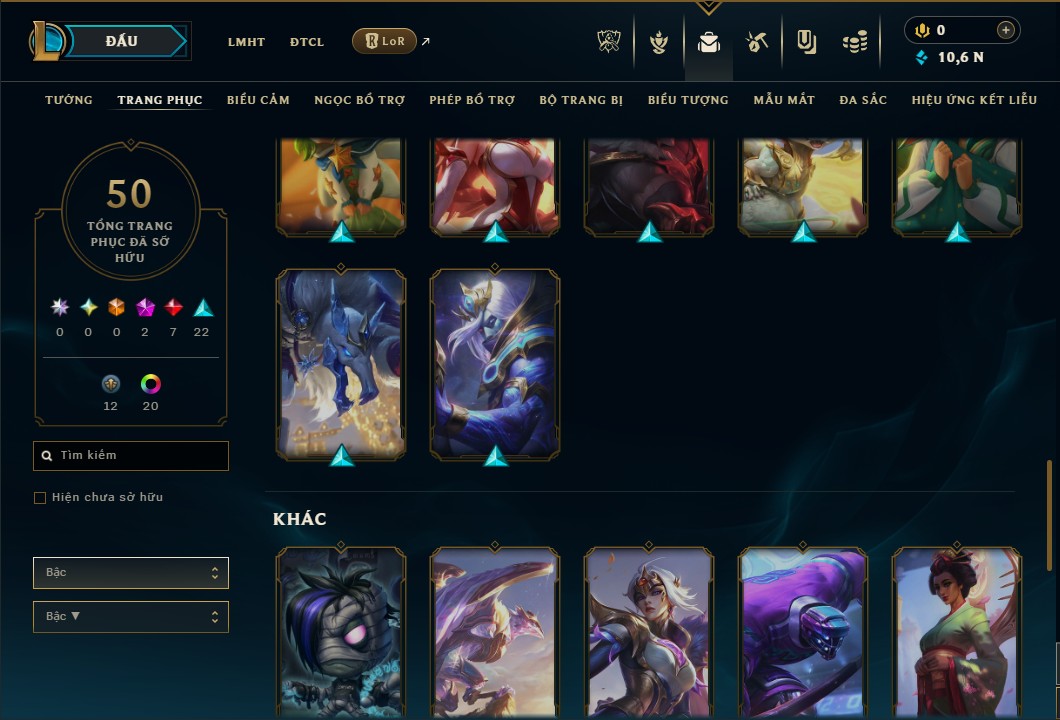Screen dimensions: 1060x720
Task: Open the store coins icon
Action: click(x=854, y=42)
